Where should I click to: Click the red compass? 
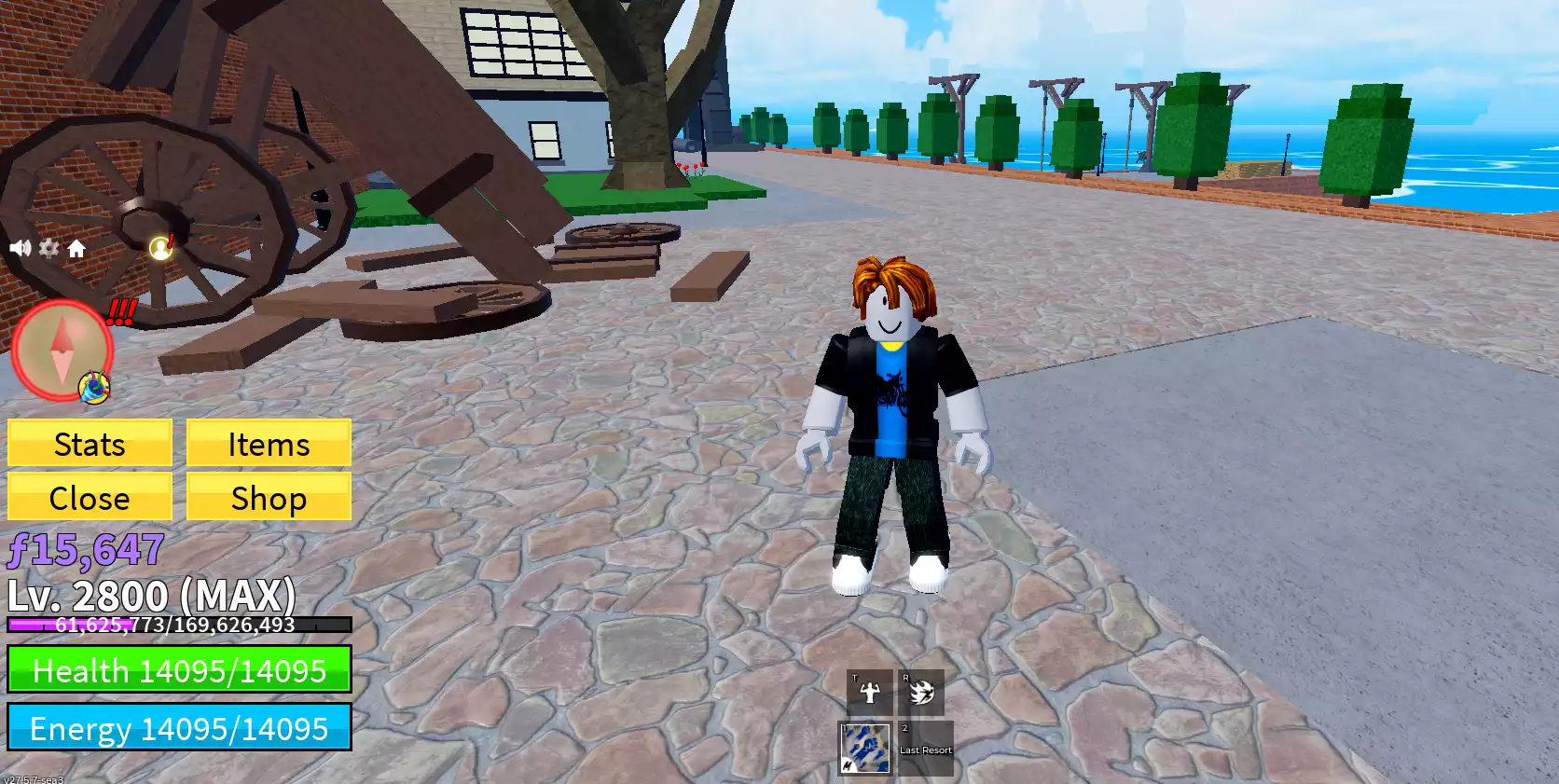click(62, 351)
